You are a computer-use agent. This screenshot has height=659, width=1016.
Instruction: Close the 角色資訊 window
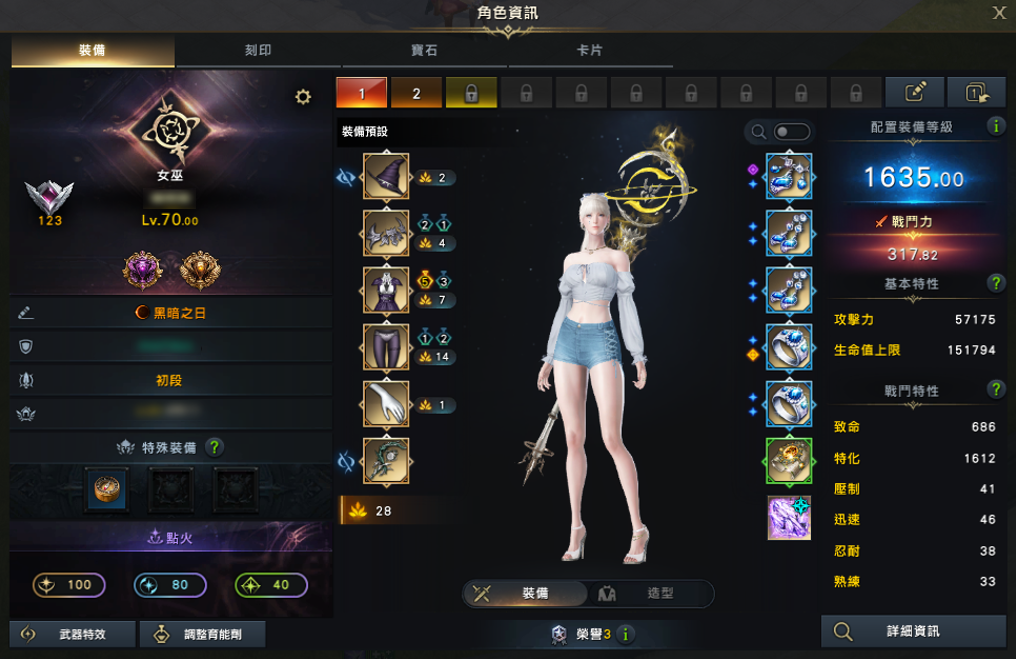(x=998, y=13)
